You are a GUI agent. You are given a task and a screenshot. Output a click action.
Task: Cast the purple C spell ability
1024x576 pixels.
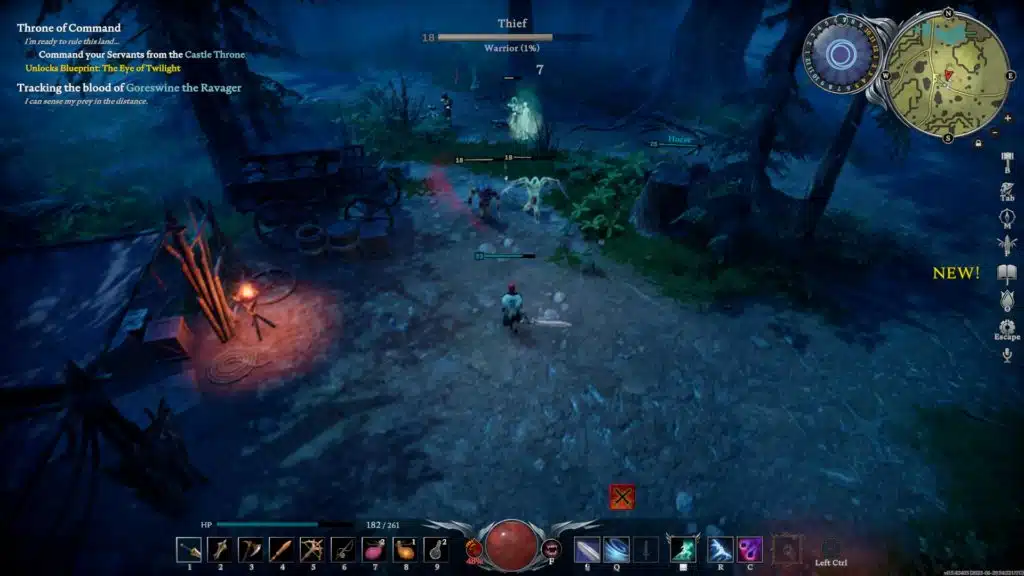tap(750, 549)
